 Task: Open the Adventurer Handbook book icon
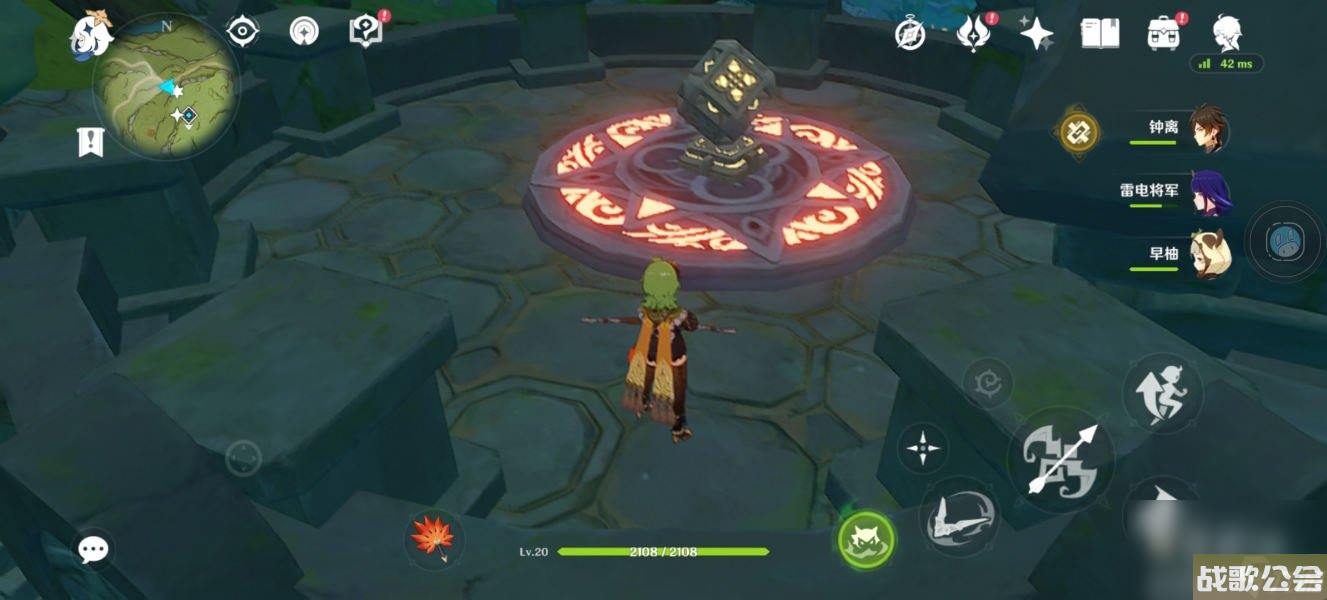pos(1099,34)
